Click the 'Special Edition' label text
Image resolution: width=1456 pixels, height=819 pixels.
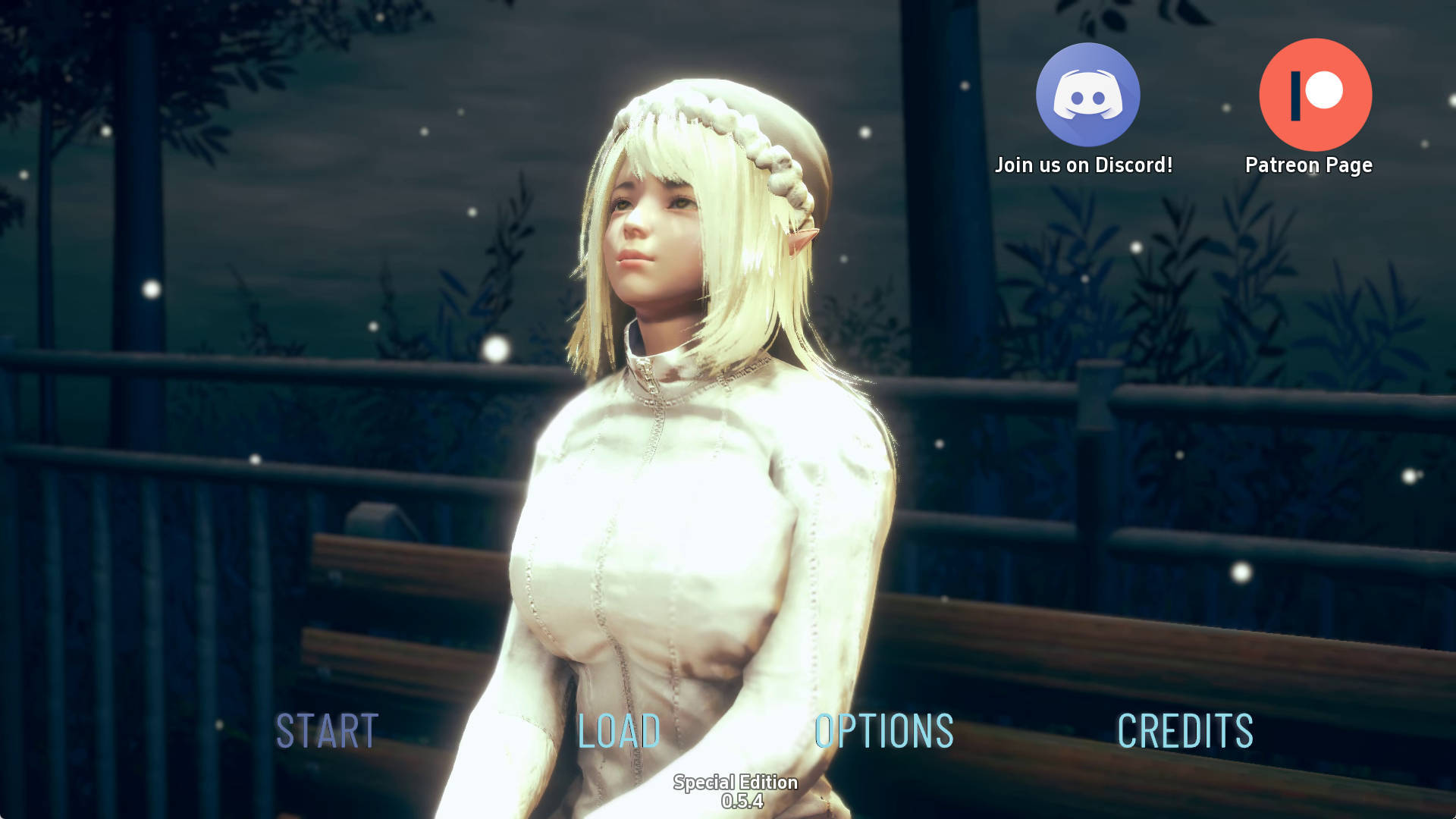[x=735, y=783]
